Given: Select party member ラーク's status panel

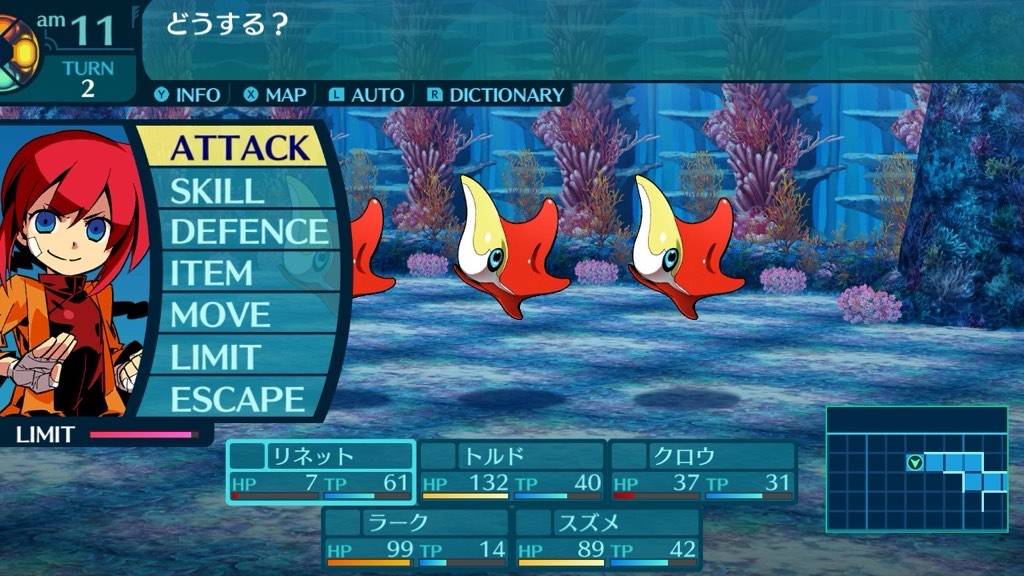Looking at the screenshot, I should click(x=417, y=537).
